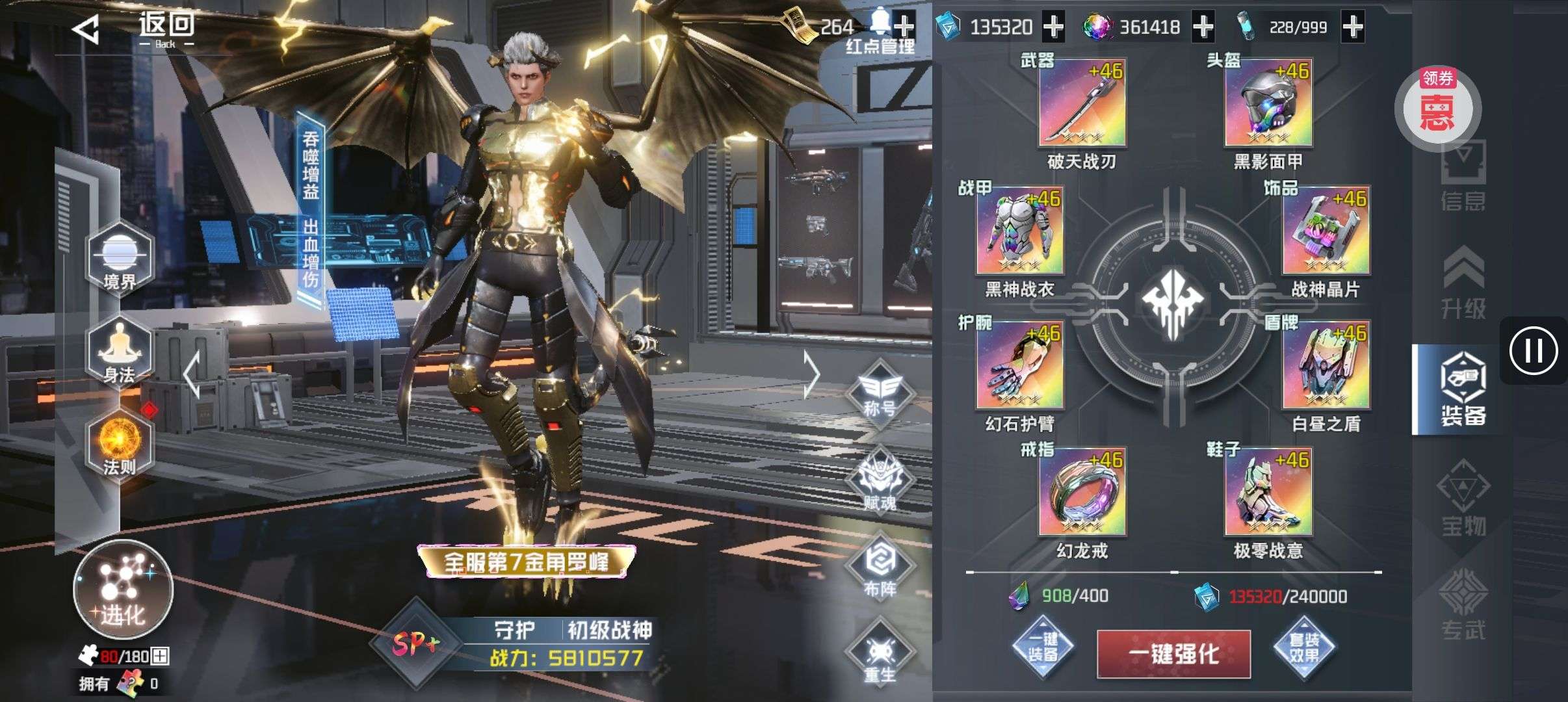Screen dimensions: 1568x702
Task: Click the 一键装备 auto-equip button
Action: pos(1043,647)
